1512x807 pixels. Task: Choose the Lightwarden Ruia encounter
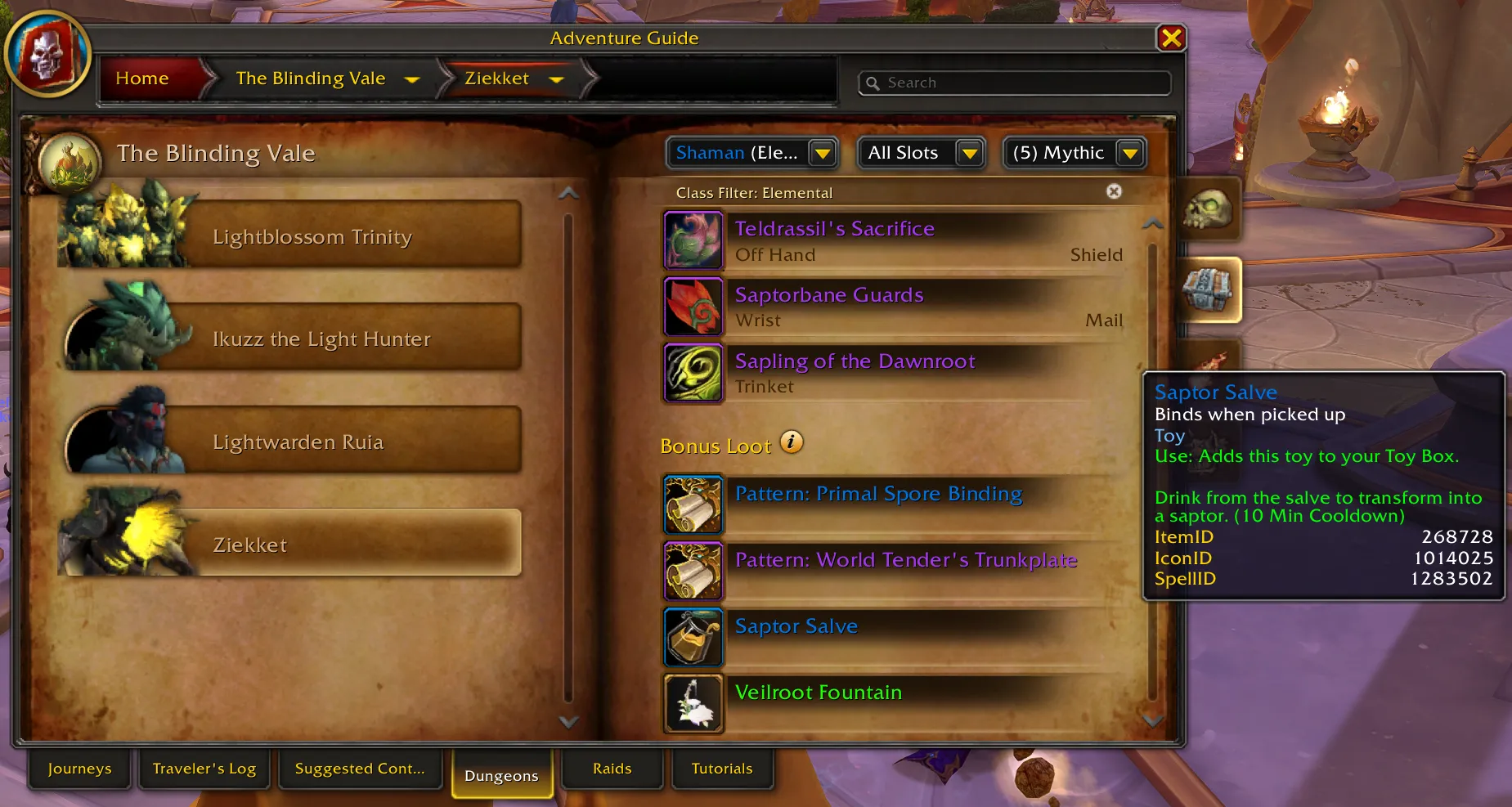tap(298, 442)
